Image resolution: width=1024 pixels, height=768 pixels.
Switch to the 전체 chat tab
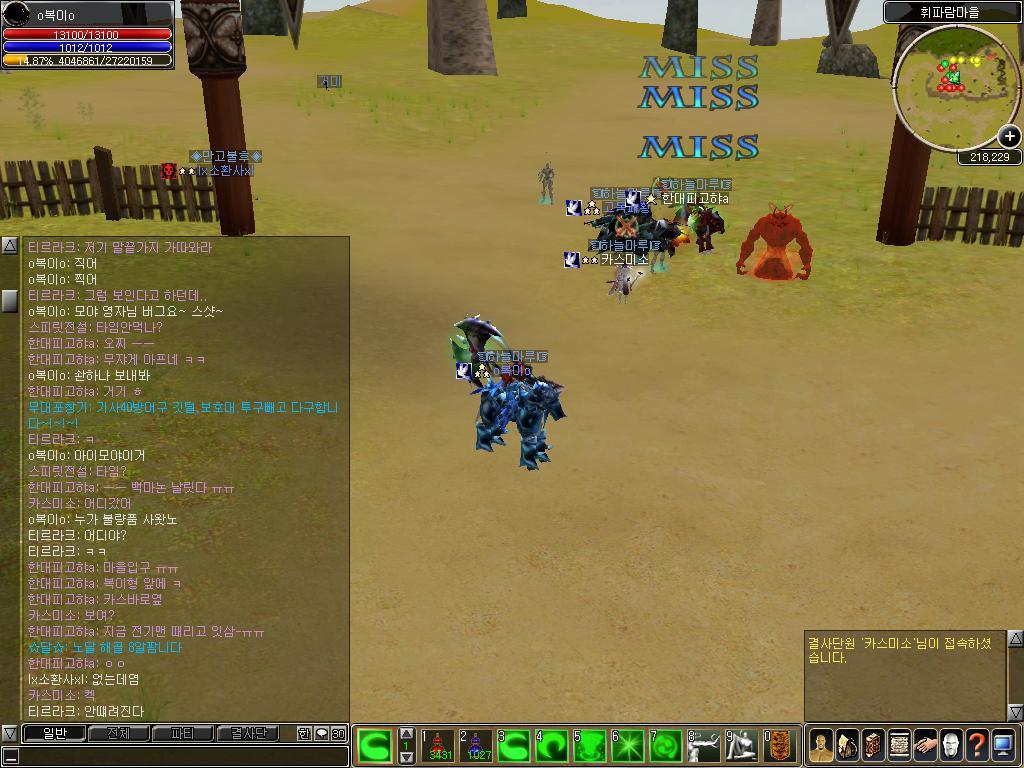point(118,734)
